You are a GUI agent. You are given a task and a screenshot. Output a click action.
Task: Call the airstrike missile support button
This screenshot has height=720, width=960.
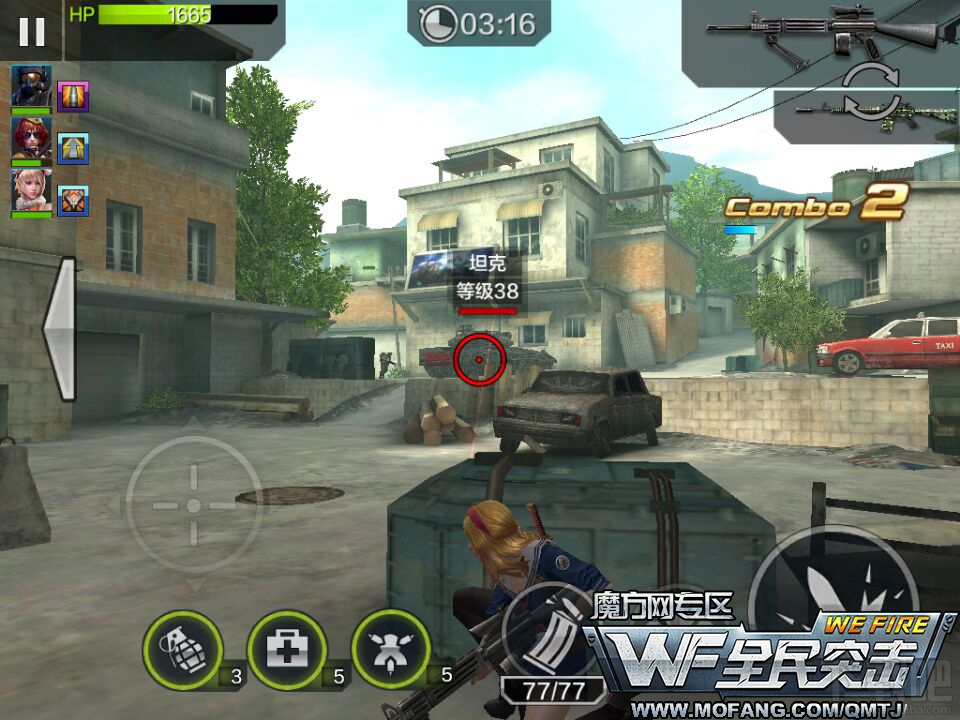392,650
